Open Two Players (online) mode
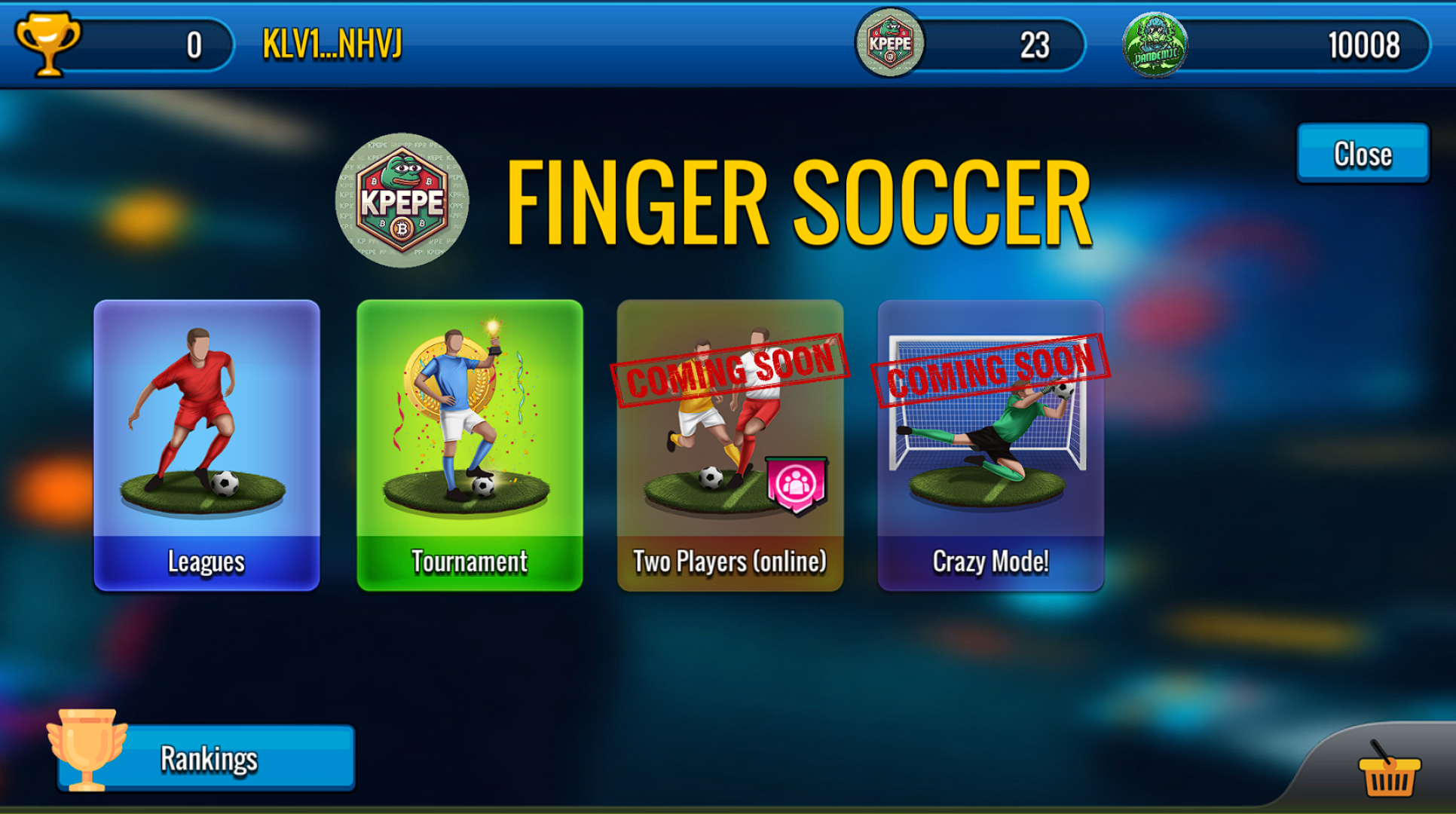Screen dimensions: 1456x814 coord(730,445)
